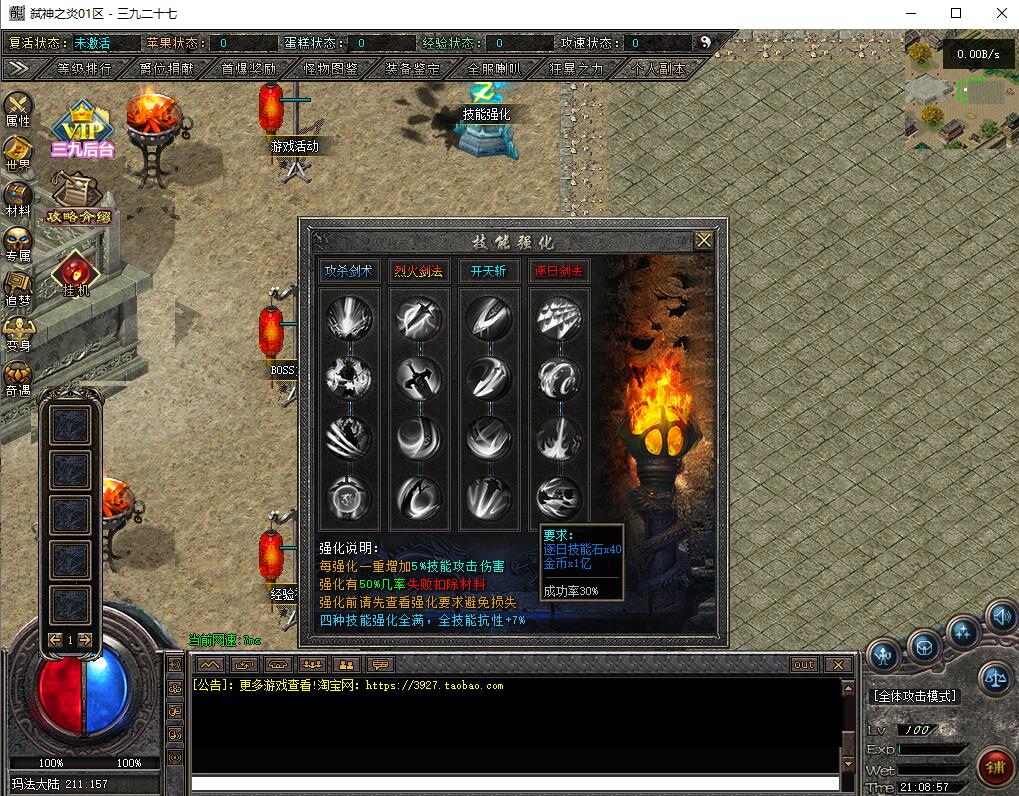
Task: Click the chat text input field
Action: [x=515, y=783]
